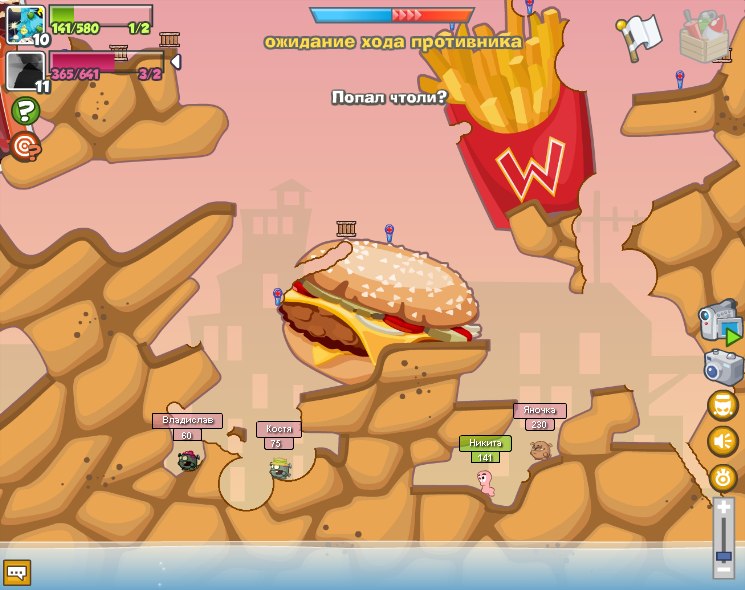745x590 pixels.
Task: Click the white surrender flag
Action: click(x=642, y=34)
